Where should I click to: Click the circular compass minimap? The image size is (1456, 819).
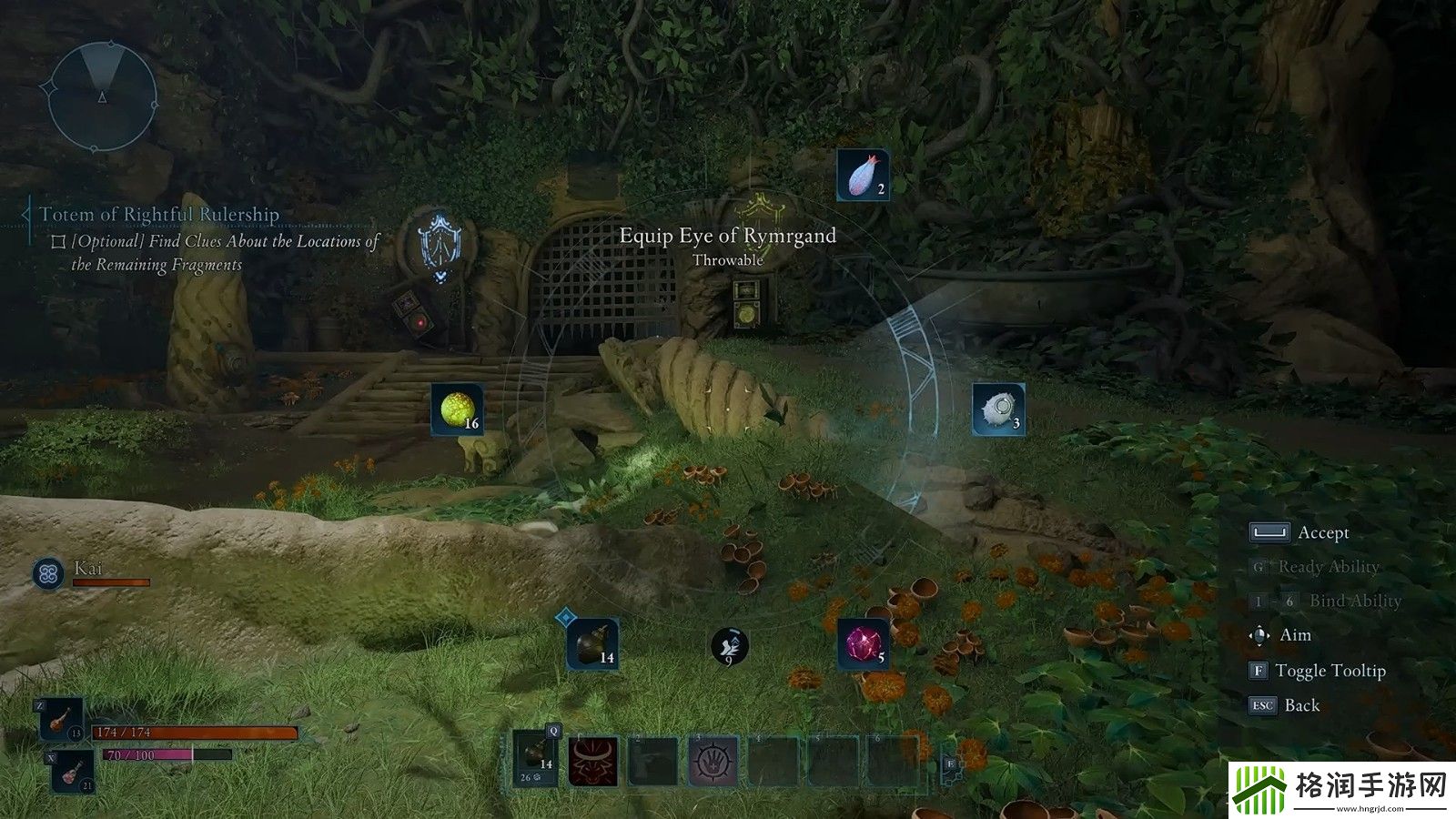pos(102,96)
